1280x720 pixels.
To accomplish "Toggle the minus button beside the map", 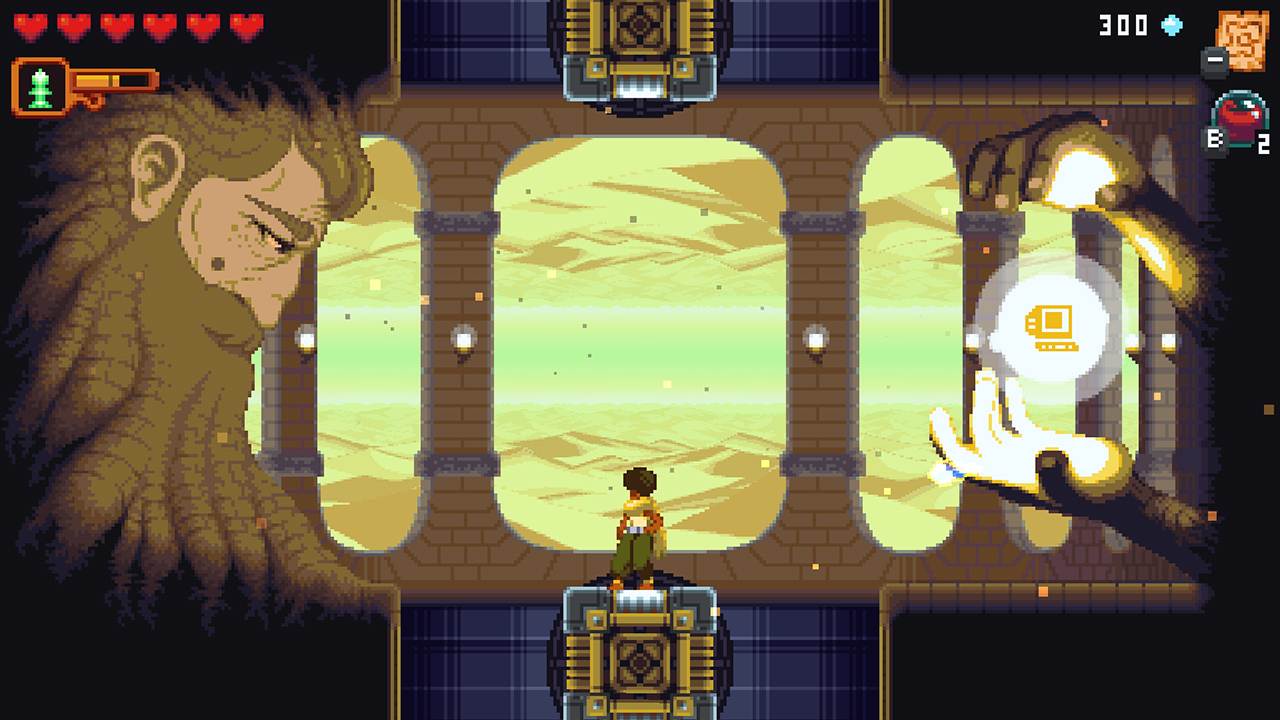I will pyautogui.click(x=1213, y=62).
